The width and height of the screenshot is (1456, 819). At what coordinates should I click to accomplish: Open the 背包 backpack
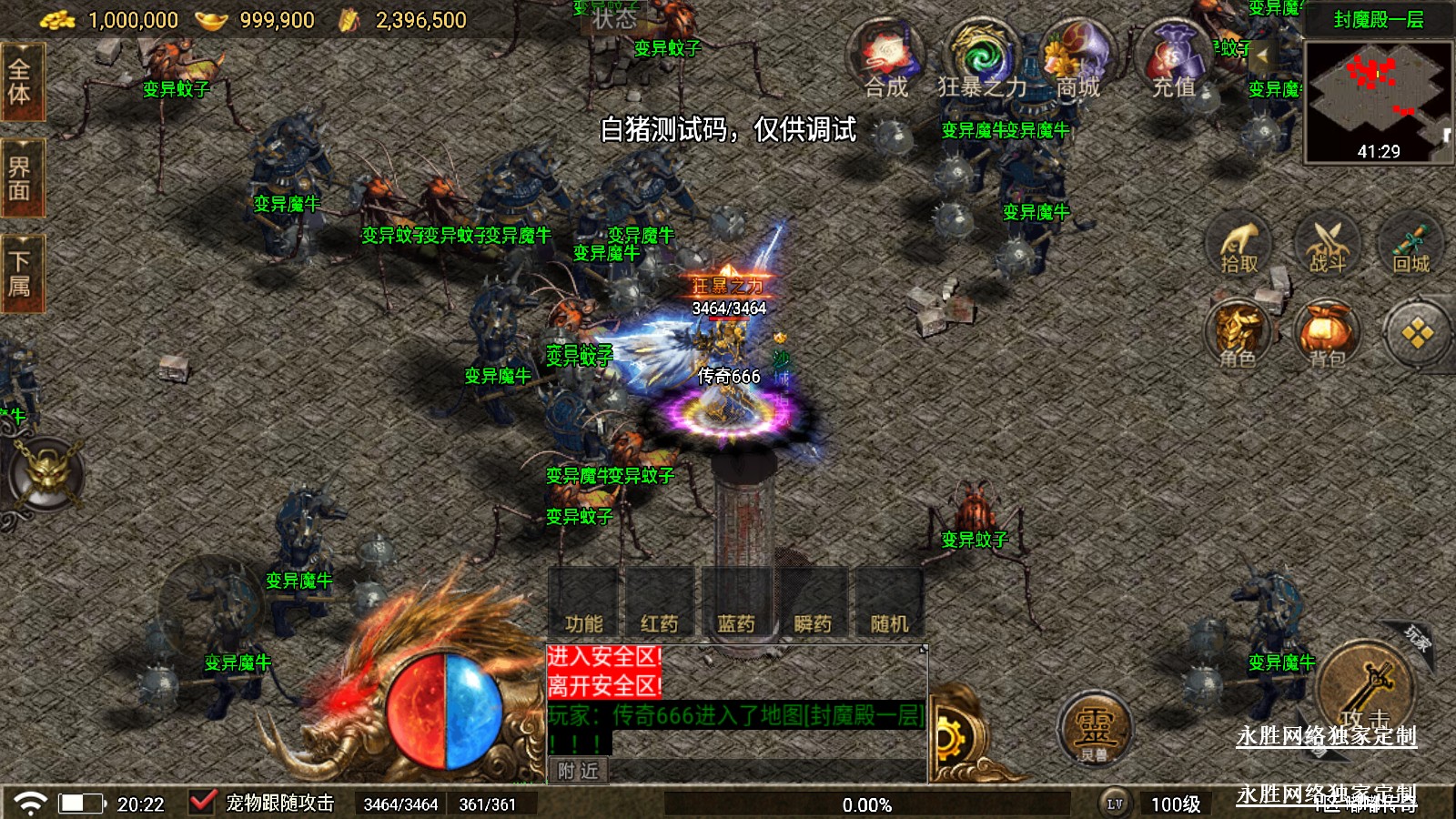(1327, 334)
